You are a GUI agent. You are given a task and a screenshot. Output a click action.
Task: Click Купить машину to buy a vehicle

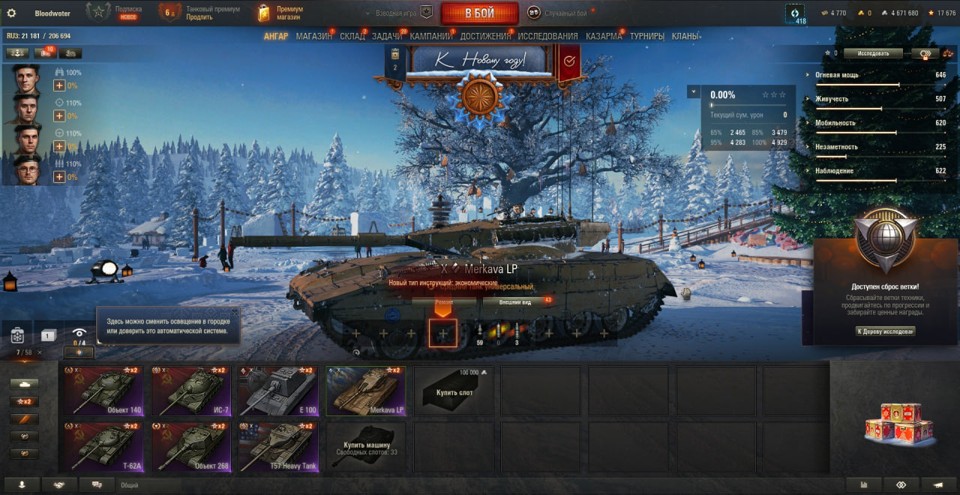(365, 446)
